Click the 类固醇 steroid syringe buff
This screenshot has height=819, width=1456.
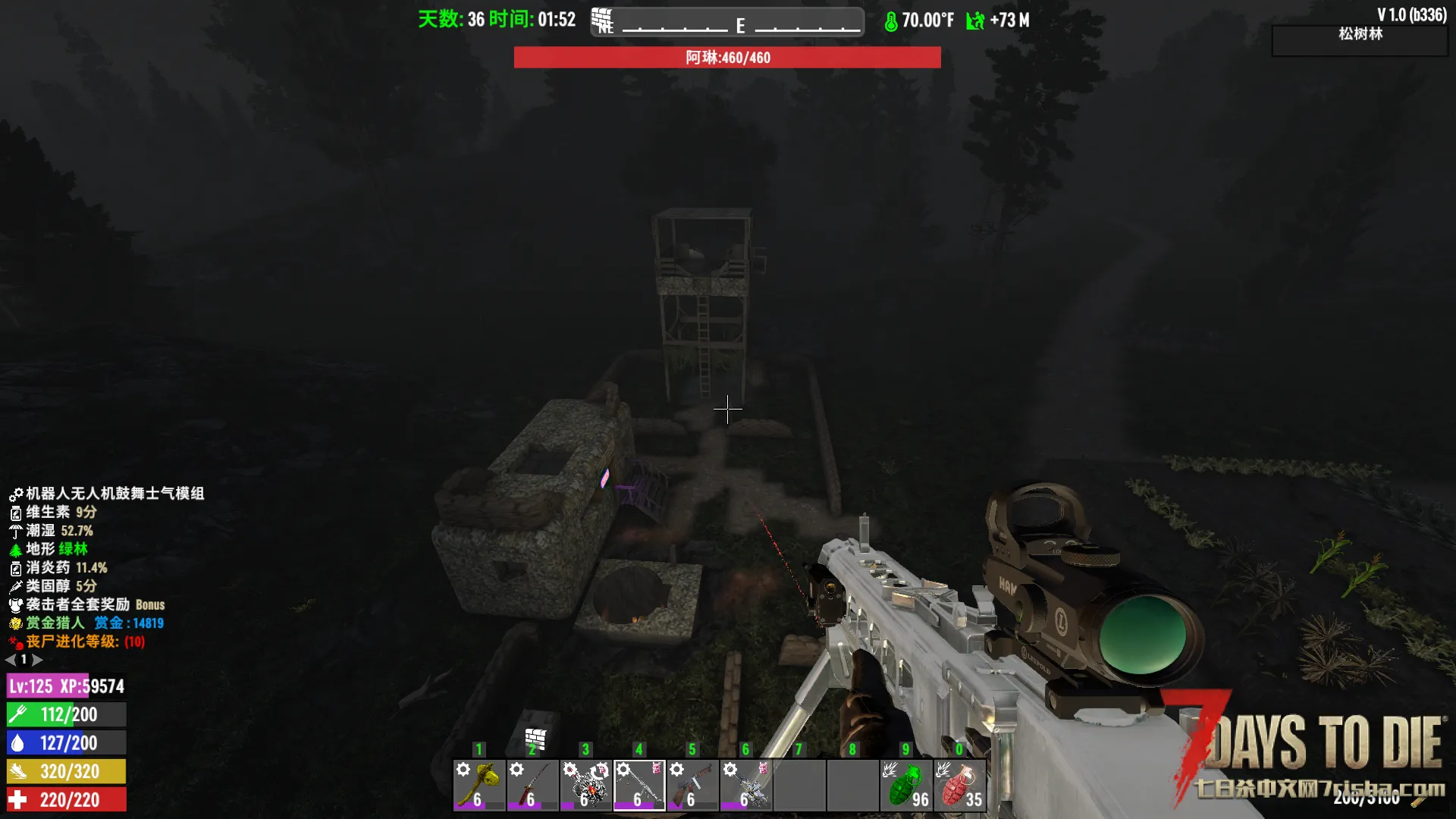53,586
